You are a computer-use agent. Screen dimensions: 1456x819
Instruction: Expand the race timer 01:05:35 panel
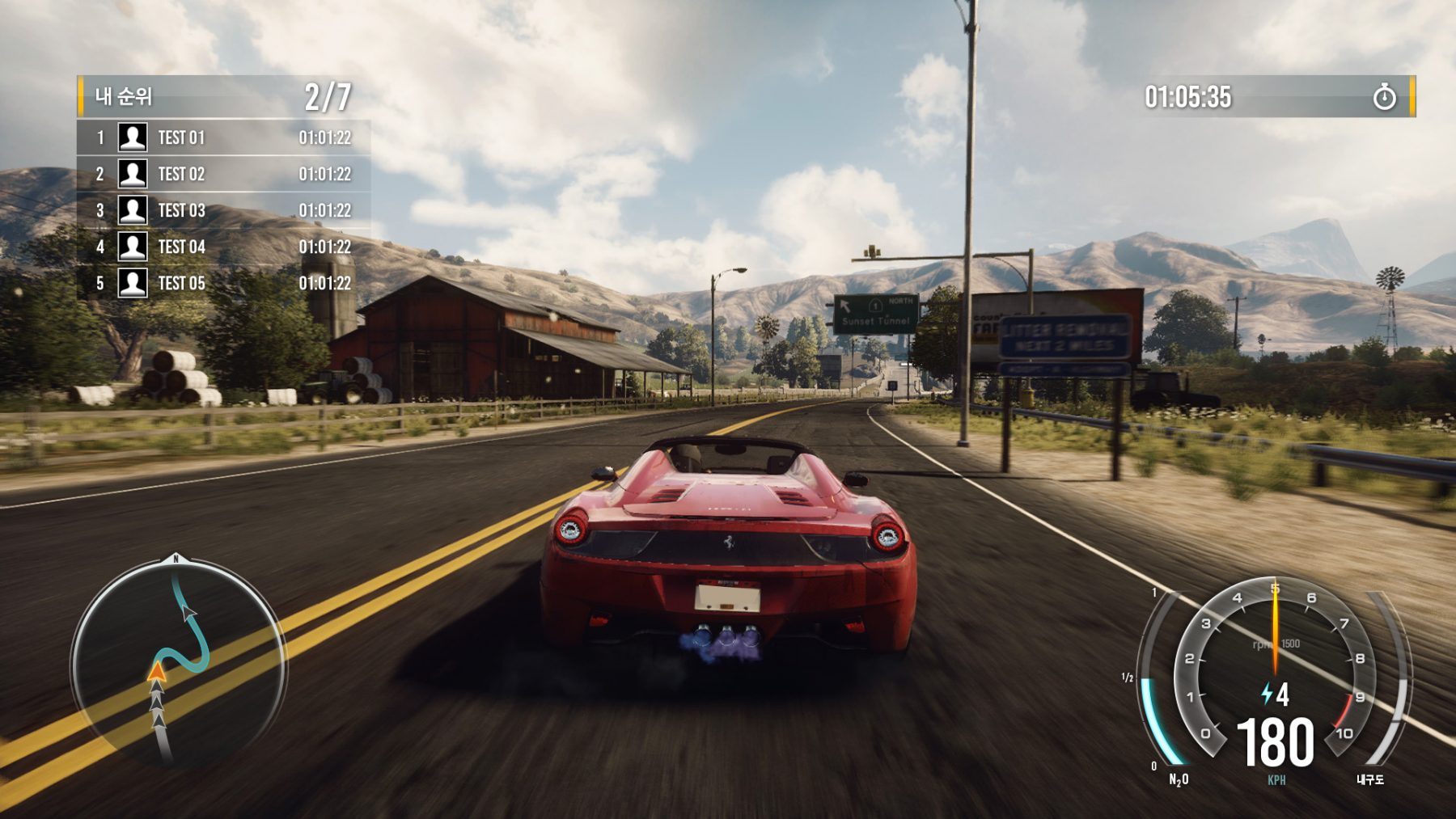(x=1189, y=95)
